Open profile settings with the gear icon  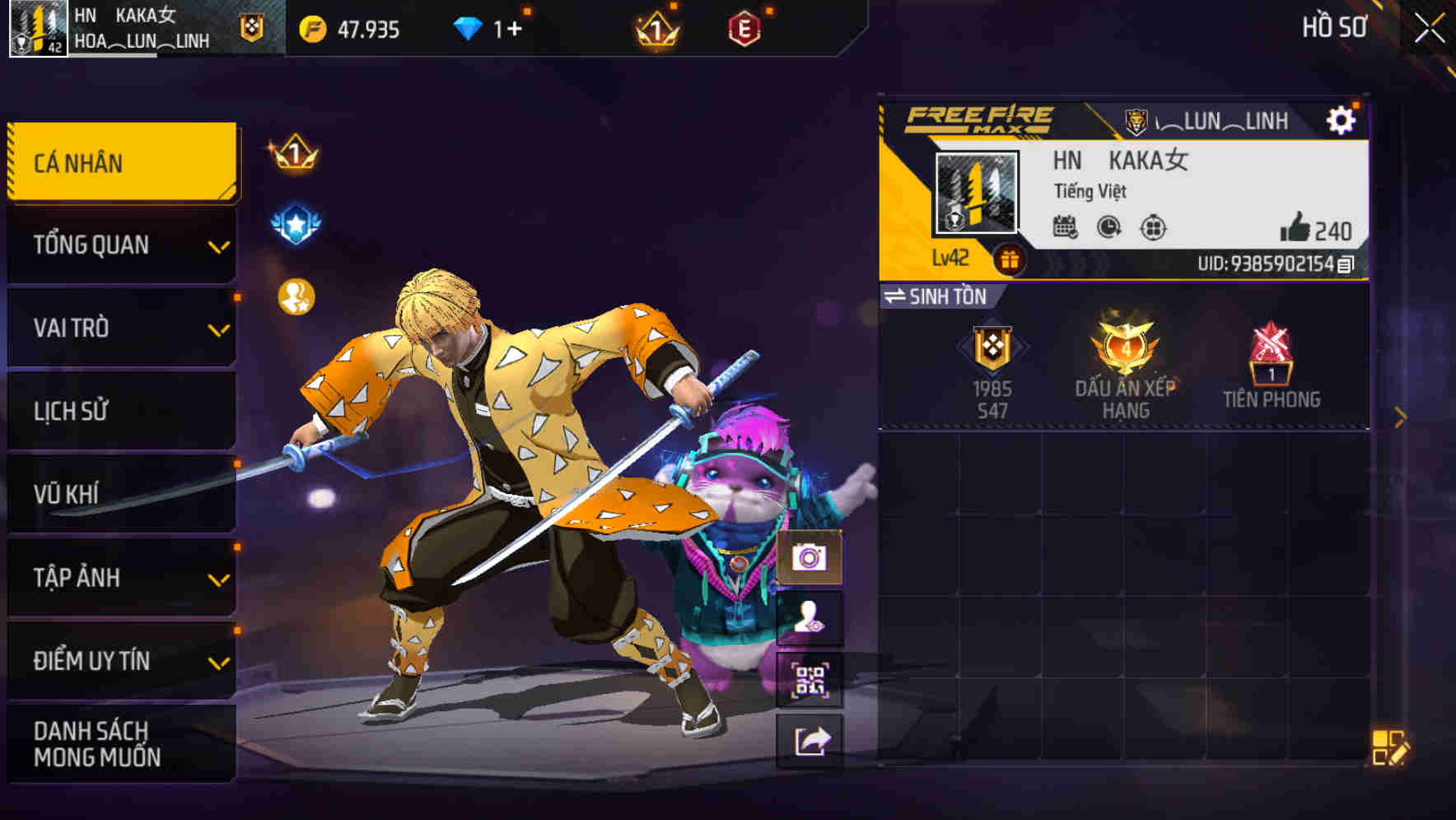pyautogui.click(x=1342, y=119)
